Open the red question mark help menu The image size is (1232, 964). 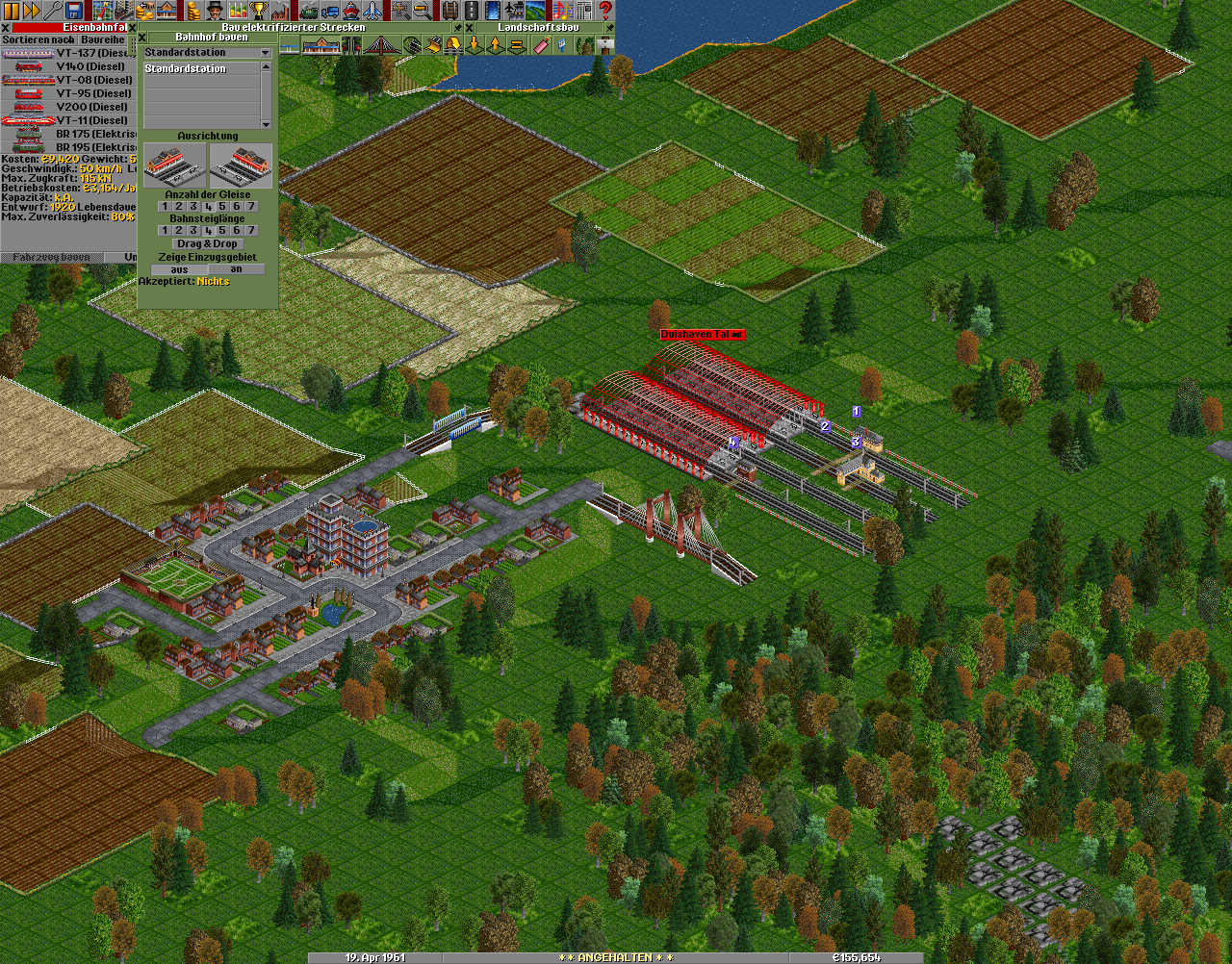click(x=605, y=11)
